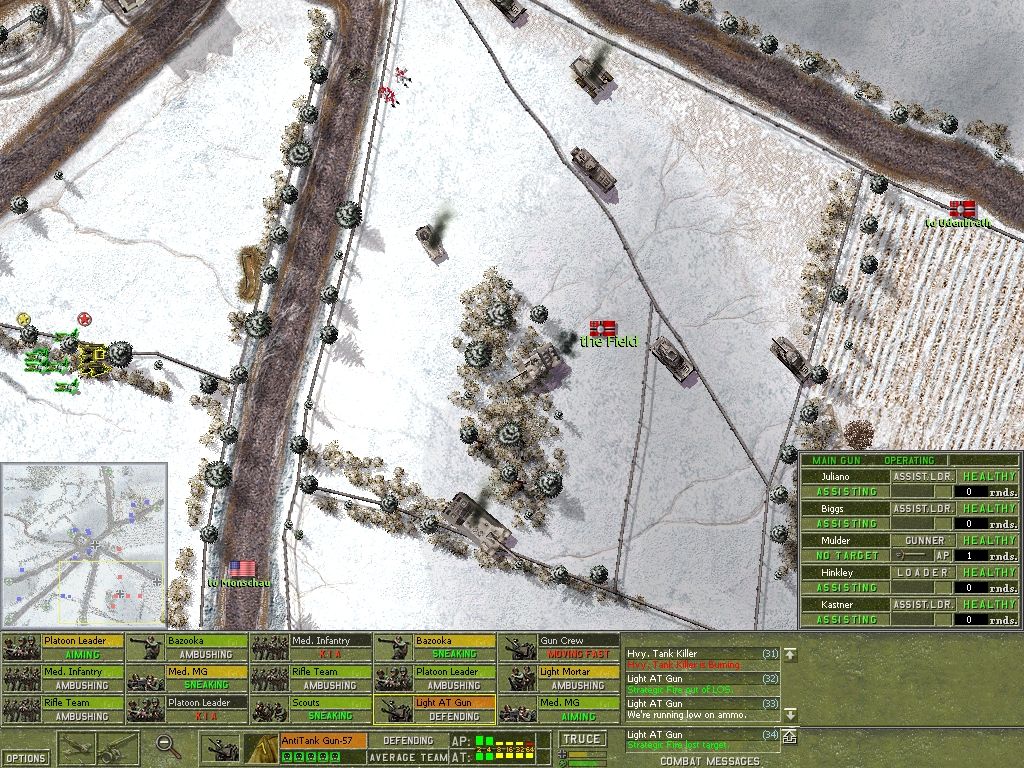Open the Options menu
The width and height of the screenshot is (1024, 768).
[x=25, y=757]
